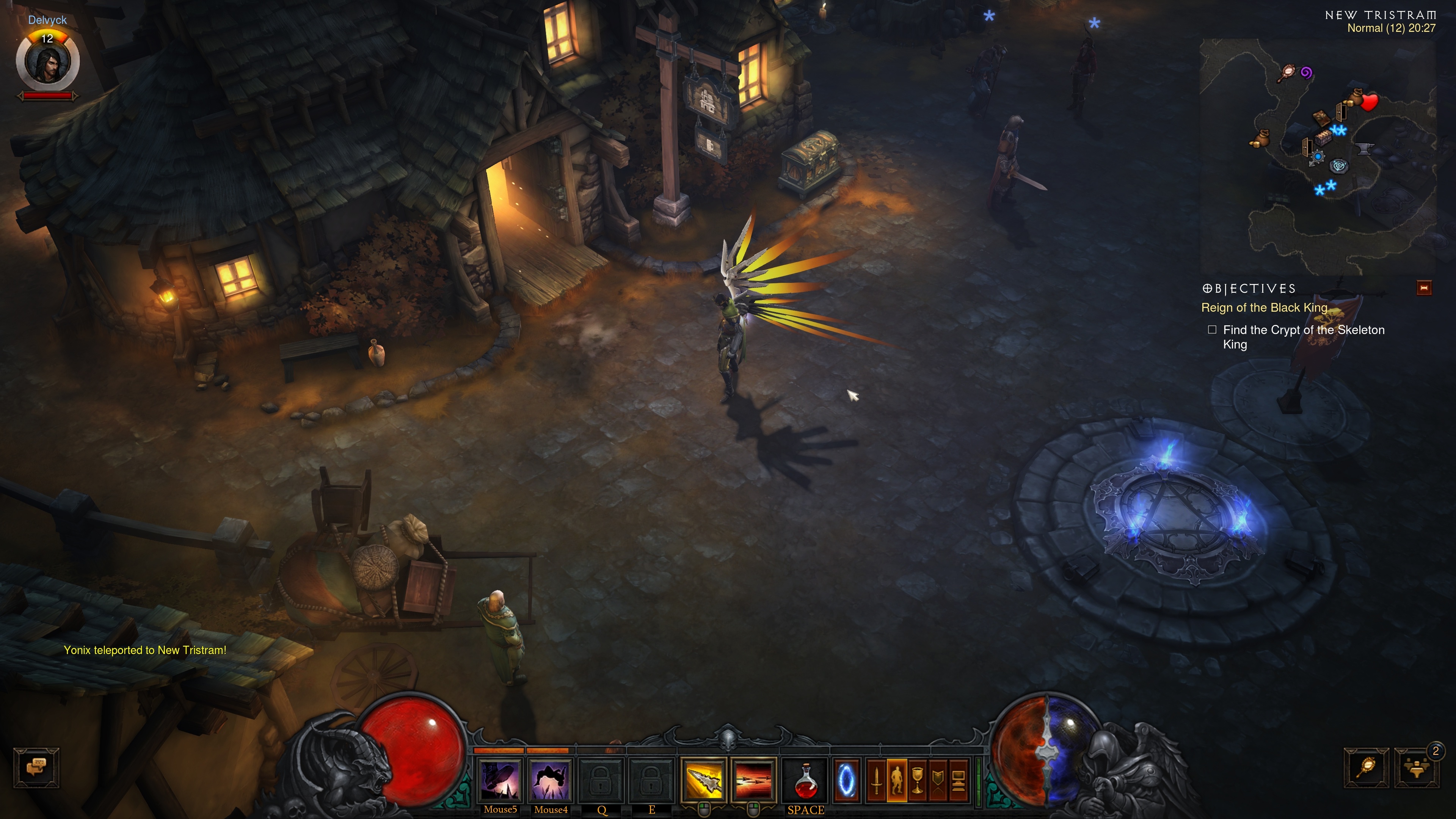Select the Reign of the Black King quest
The height and width of the screenshot is (819, 1456).
coord(1264,308)
